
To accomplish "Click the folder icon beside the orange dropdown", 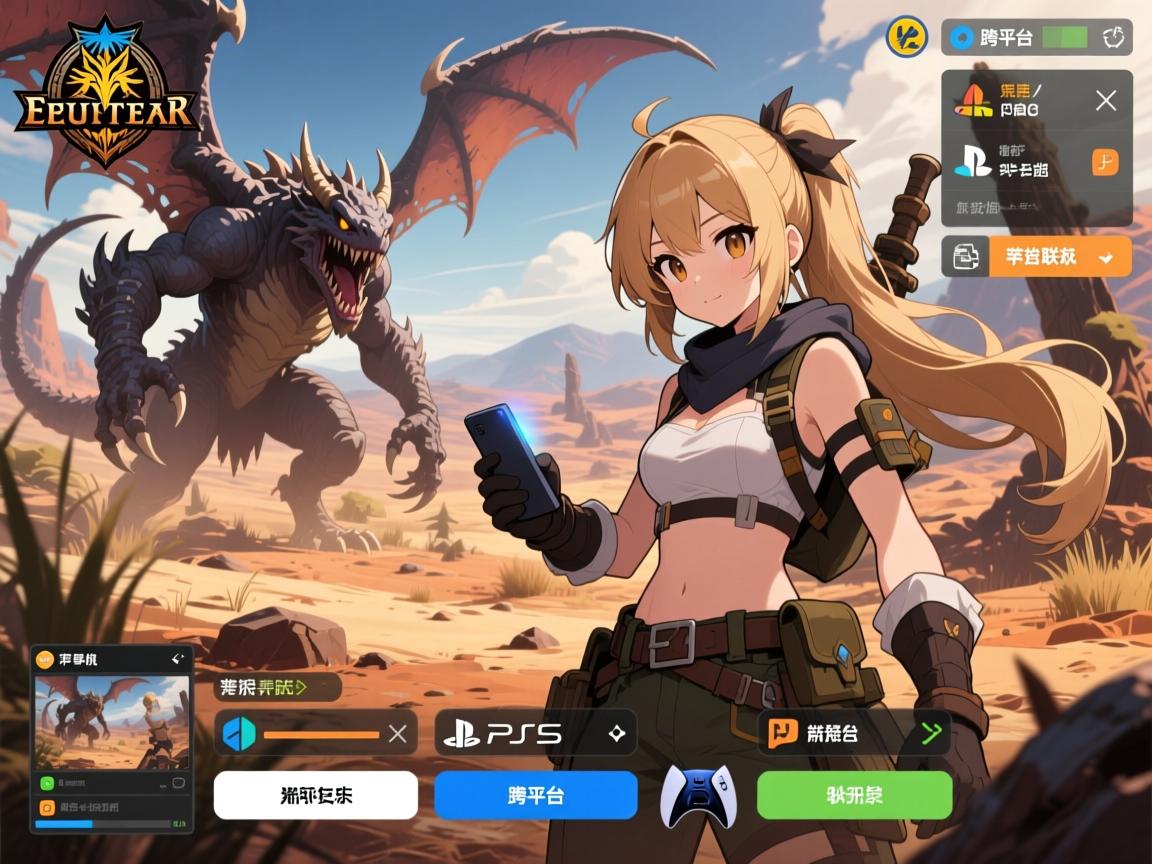I will point(966,257).
